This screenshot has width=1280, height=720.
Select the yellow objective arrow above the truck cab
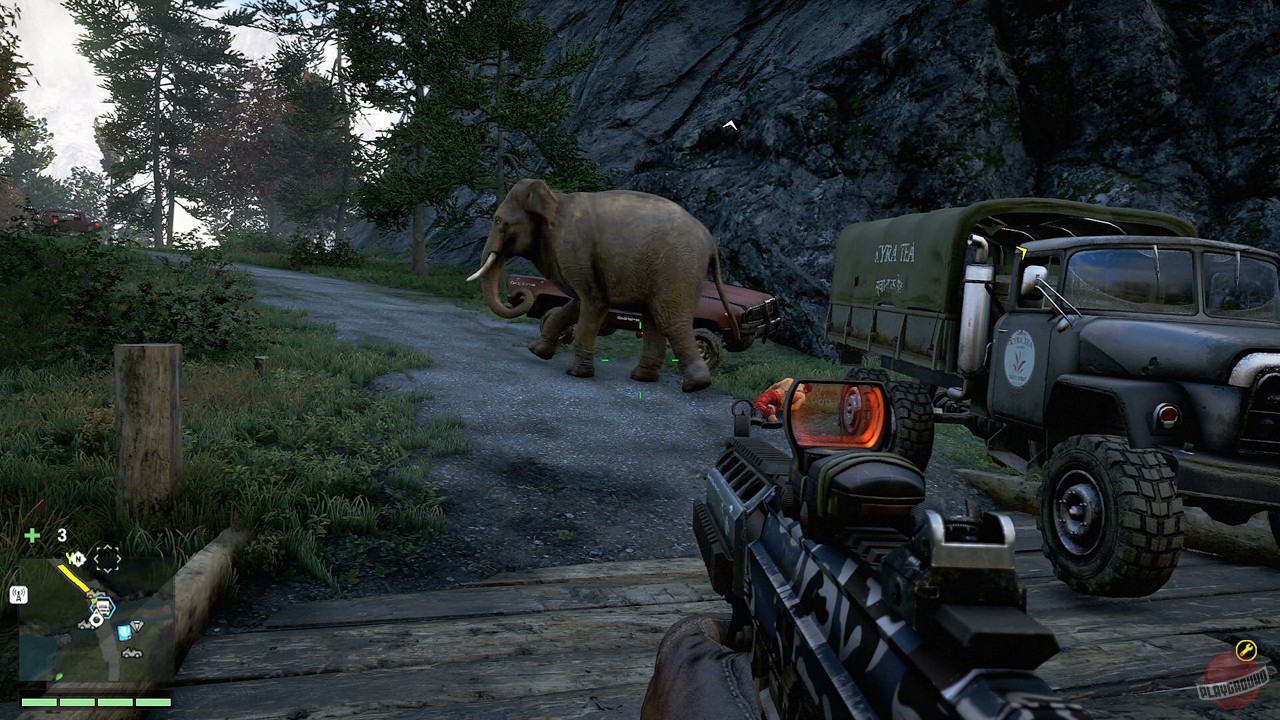click(1022, 254)
